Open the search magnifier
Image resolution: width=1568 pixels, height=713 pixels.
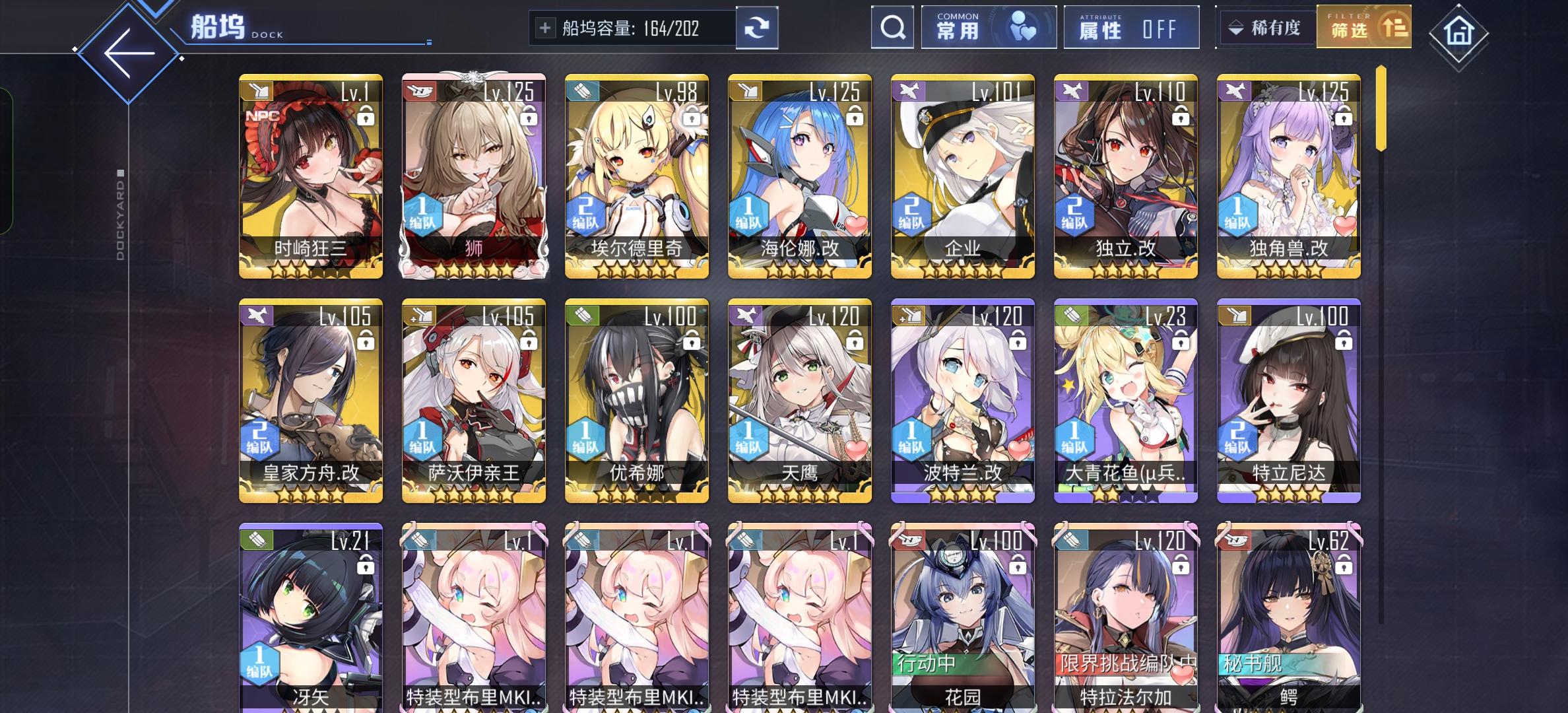(x=893, y=28)
